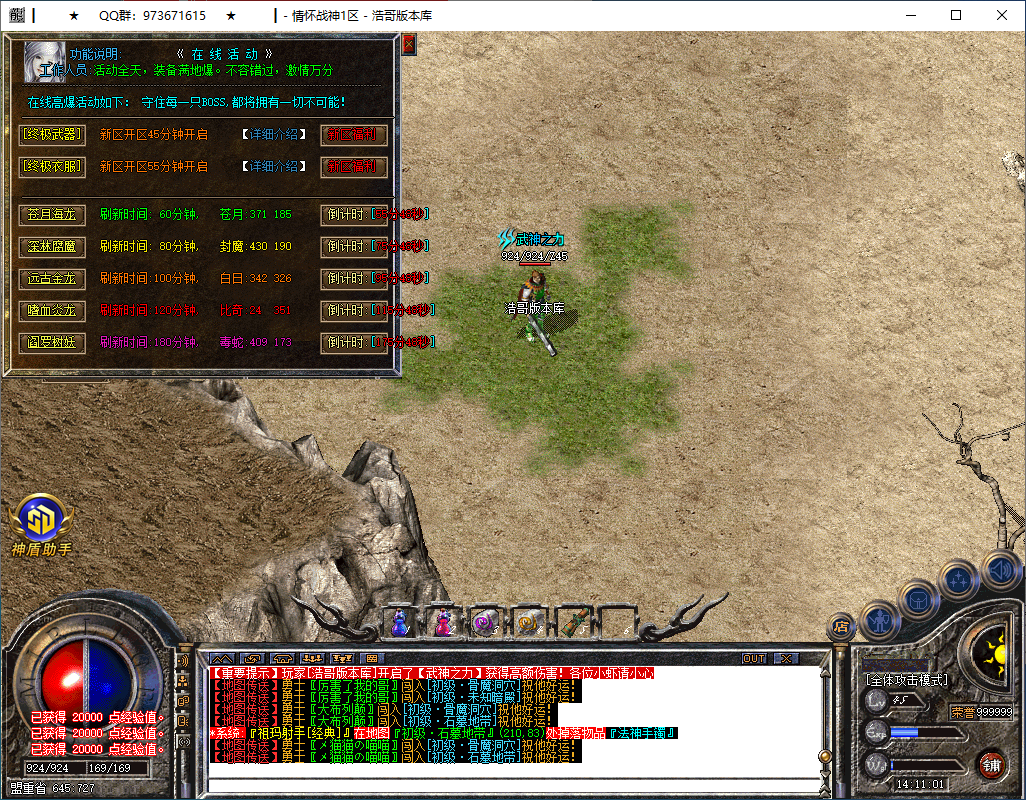Select the 远古金龙 boss button
The width and height of the screenshot is (1026, 800).
[x=53, y=278]
